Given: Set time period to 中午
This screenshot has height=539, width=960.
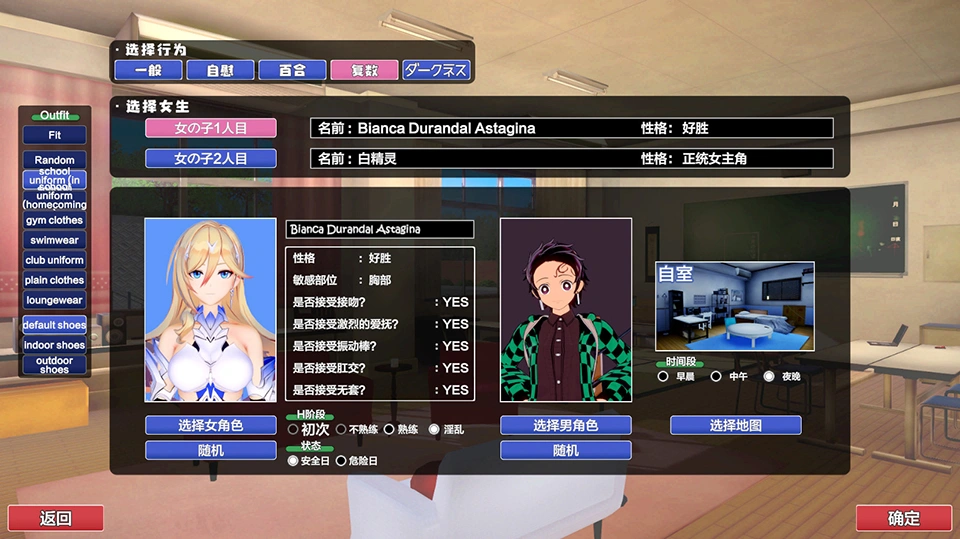Looking at the screenshot, I should click(x=716, y=377).
